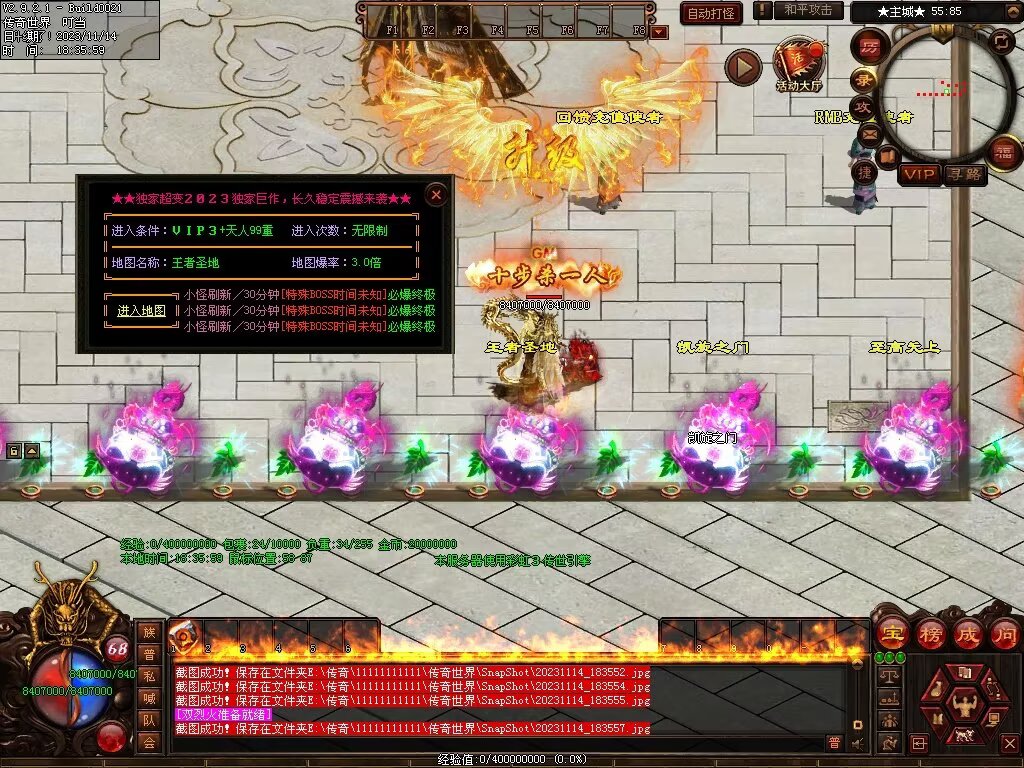Open the 福 welfare button
Image resolution: width=1024 pixels, height=768 pixels.
1004,152
